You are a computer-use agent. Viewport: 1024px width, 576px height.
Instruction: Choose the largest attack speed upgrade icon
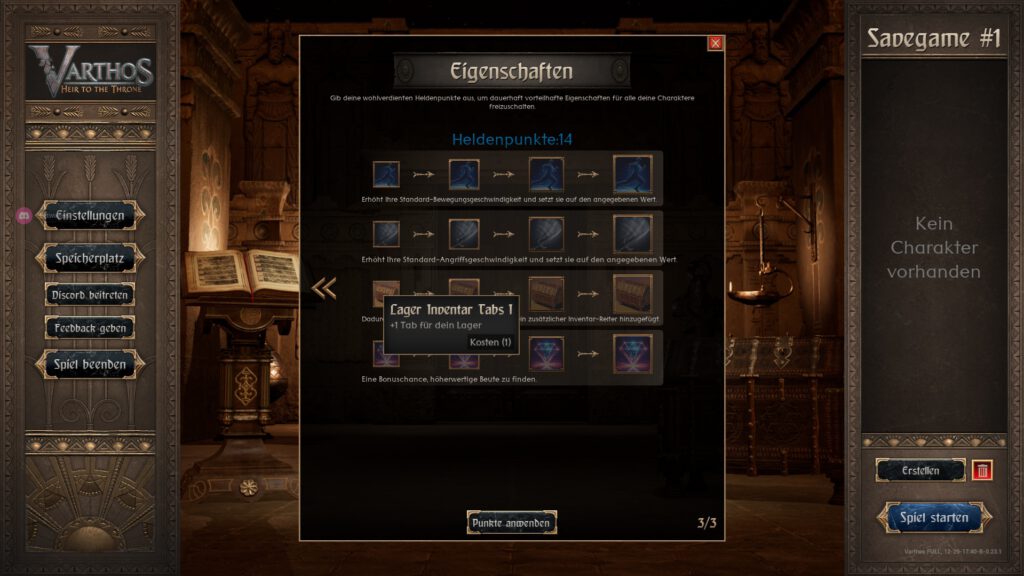coord(632,235)
